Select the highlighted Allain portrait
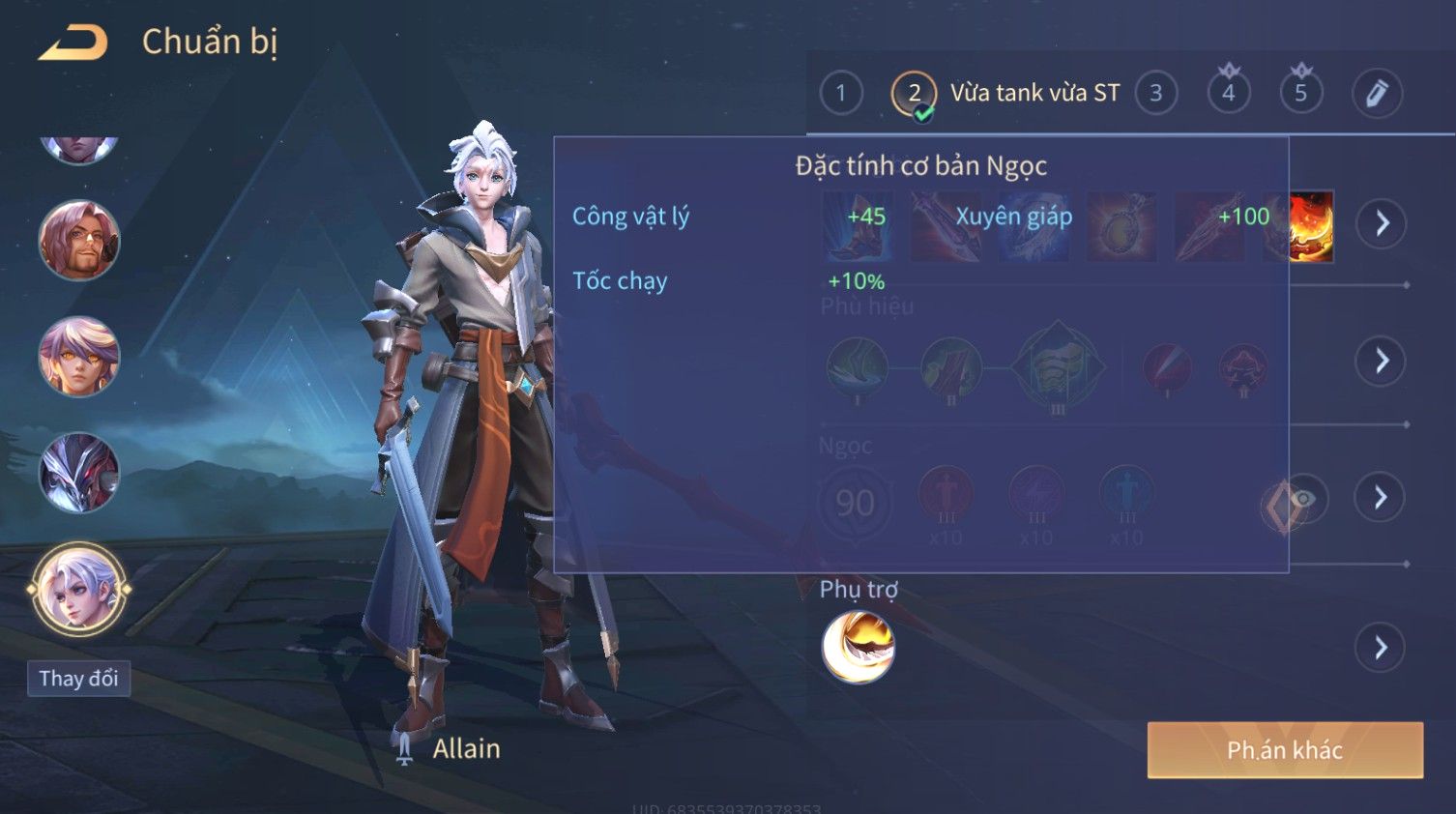Screen dimensions: 1456x814 point(78,589)
